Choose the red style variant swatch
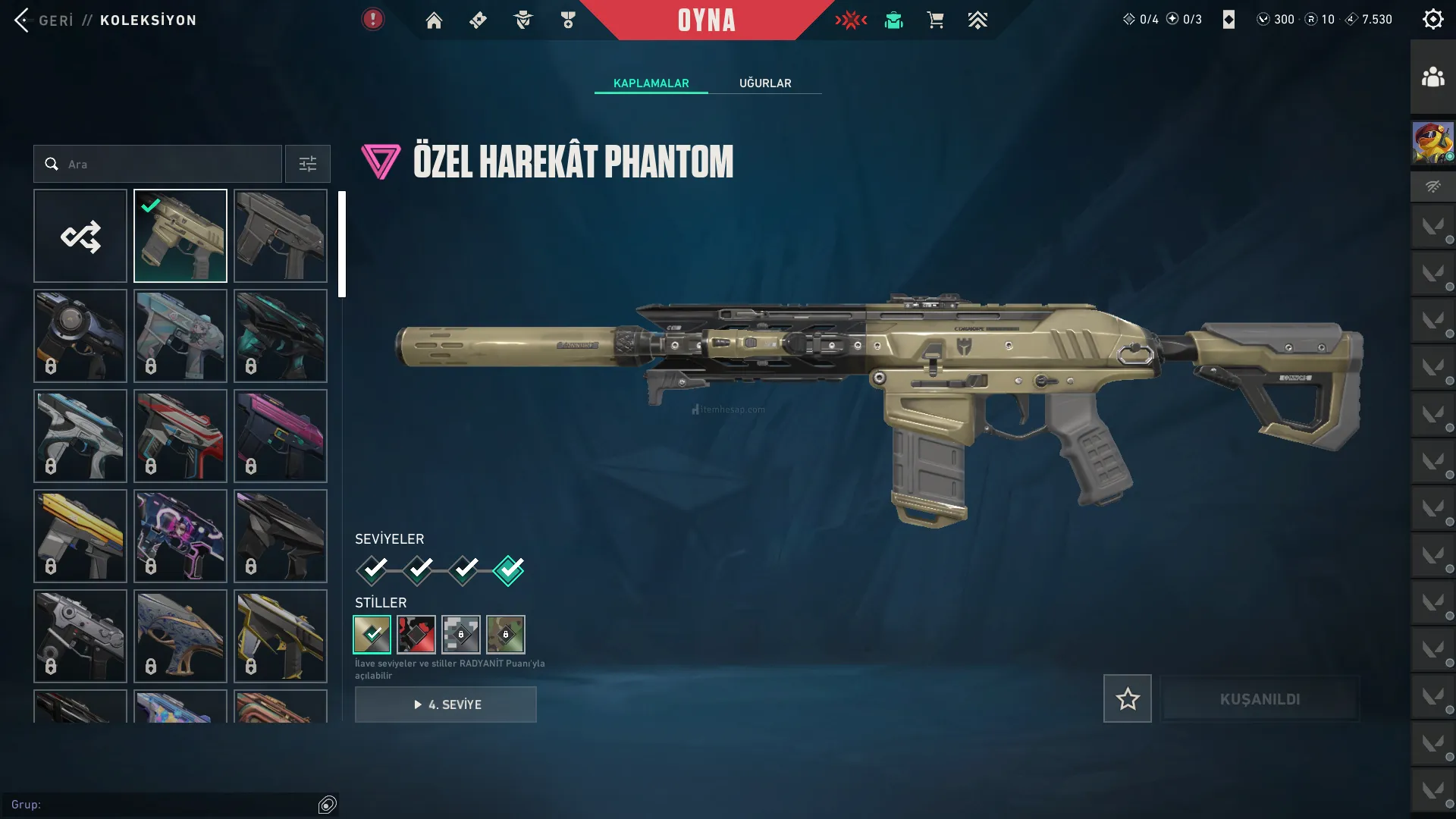The height and width of the screenshot is (819, 1456). coord(416,634)
